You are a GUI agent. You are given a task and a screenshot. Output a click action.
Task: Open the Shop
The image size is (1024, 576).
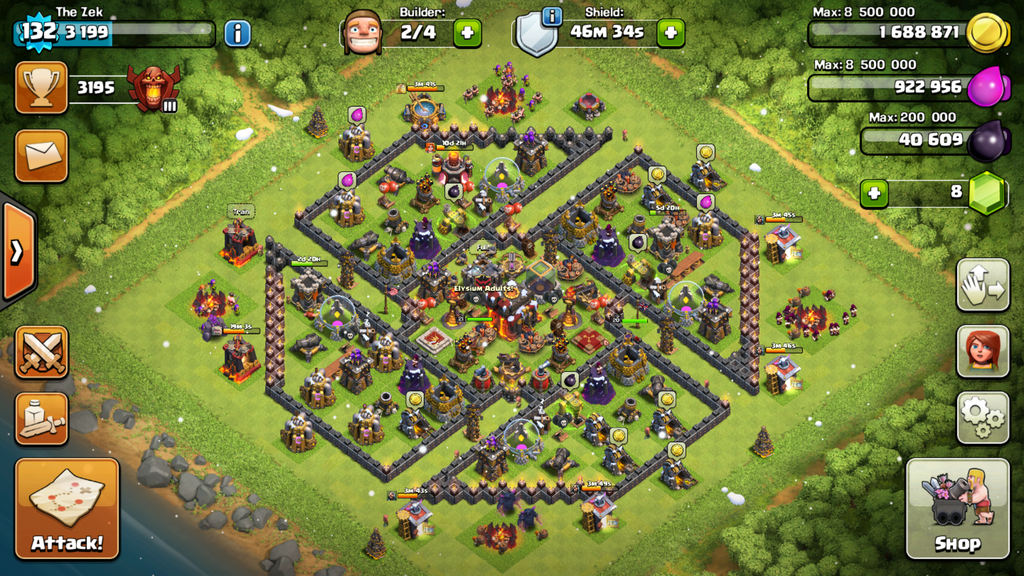click(x=957, y=508)
